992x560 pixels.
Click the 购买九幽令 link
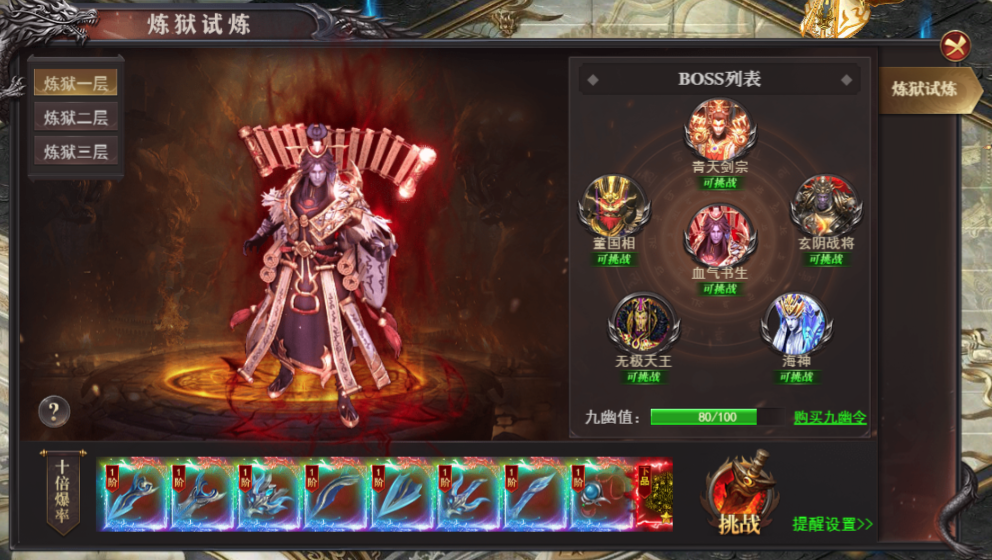pyautogui.click(x=830, y=417)
